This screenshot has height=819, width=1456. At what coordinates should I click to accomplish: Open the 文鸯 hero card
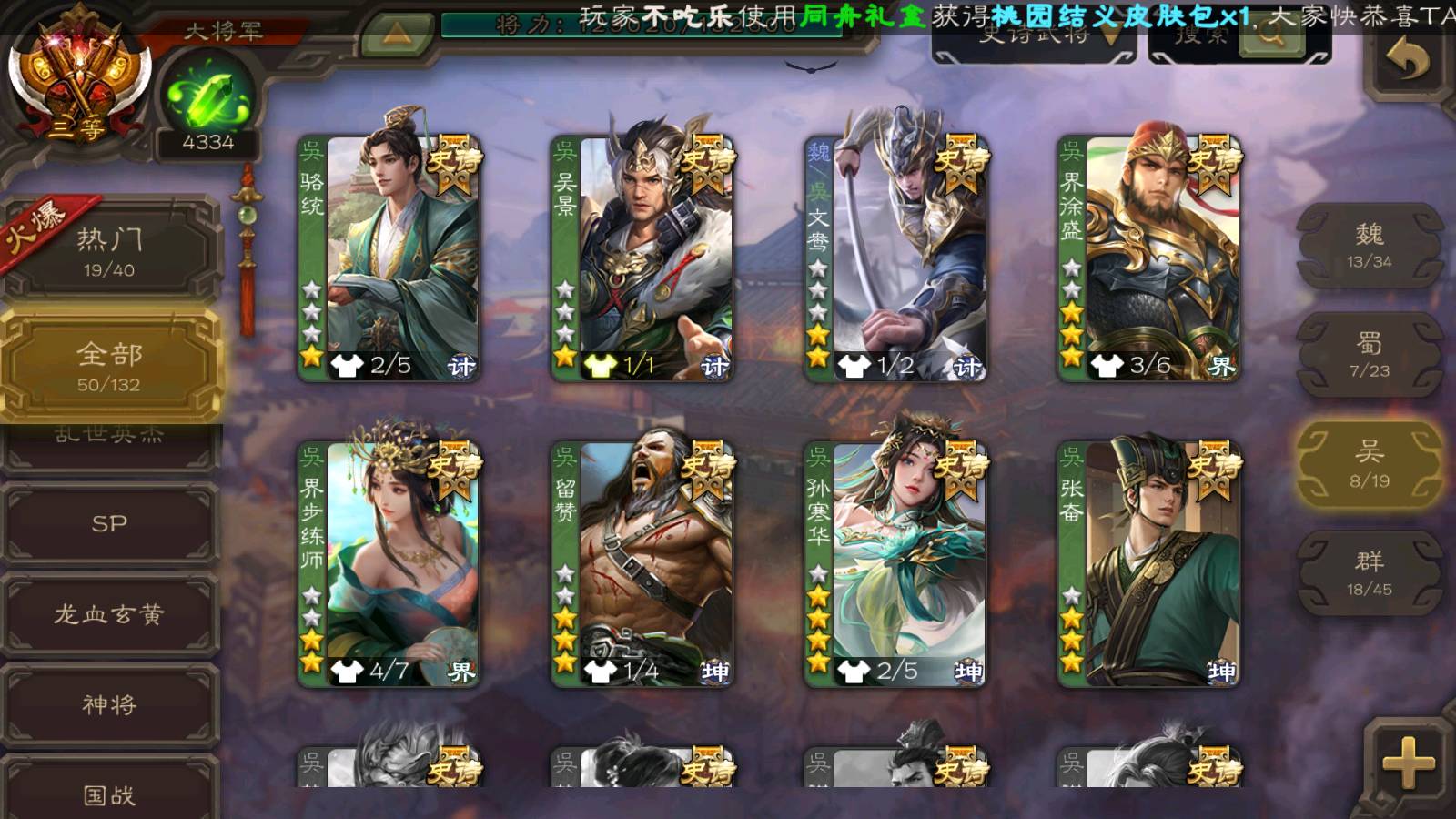895,258
